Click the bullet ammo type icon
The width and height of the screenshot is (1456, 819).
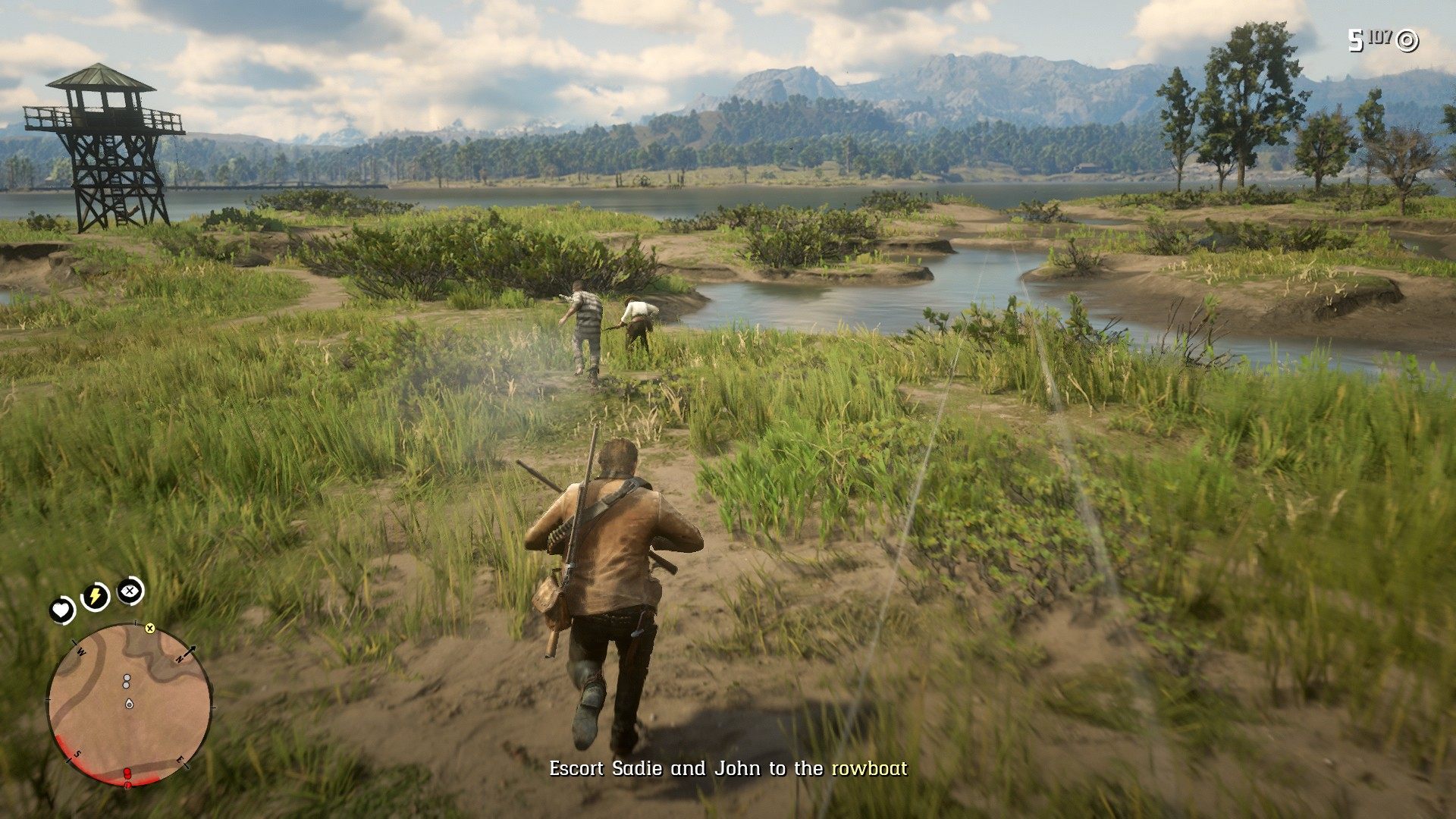[x=1407, y=41]
